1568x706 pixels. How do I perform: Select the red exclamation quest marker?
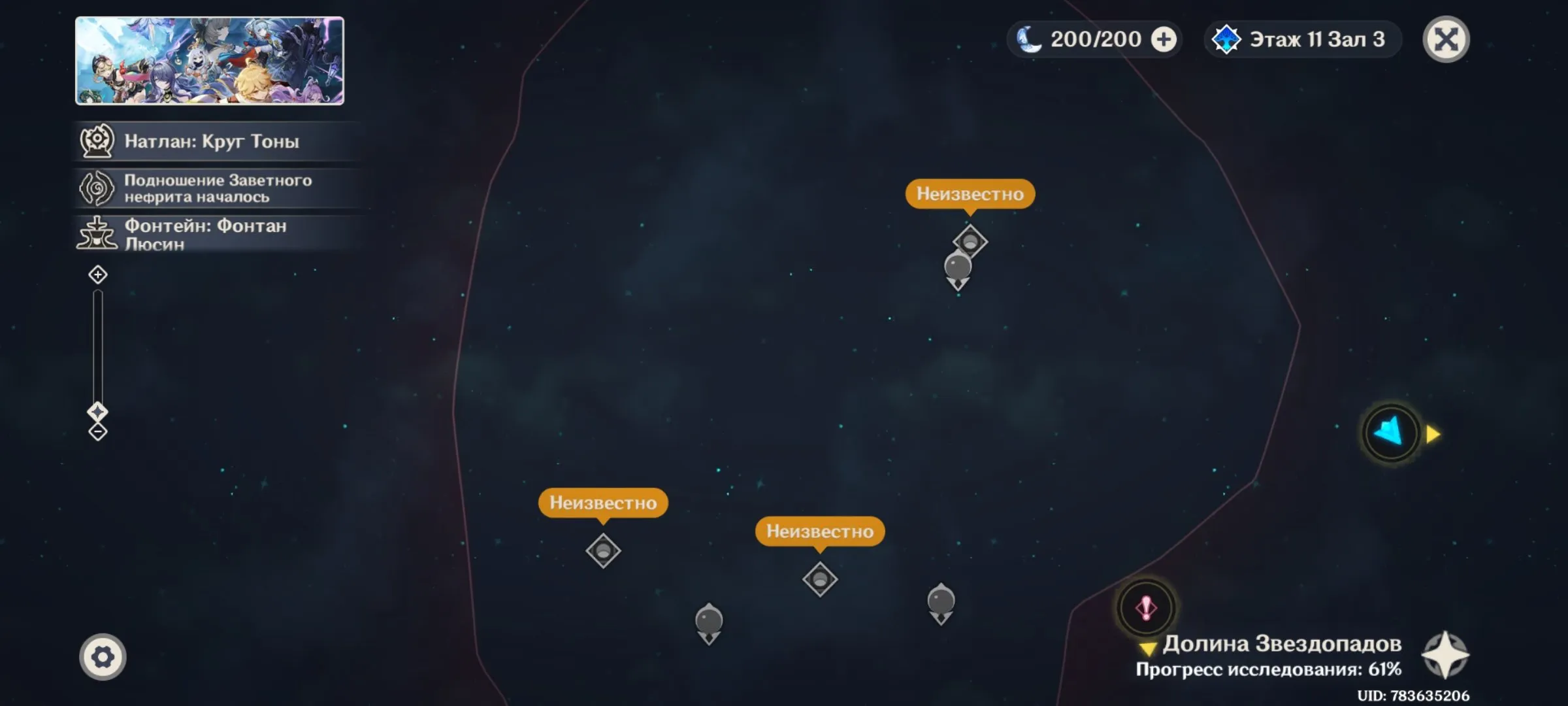(x=1146, y=608)
